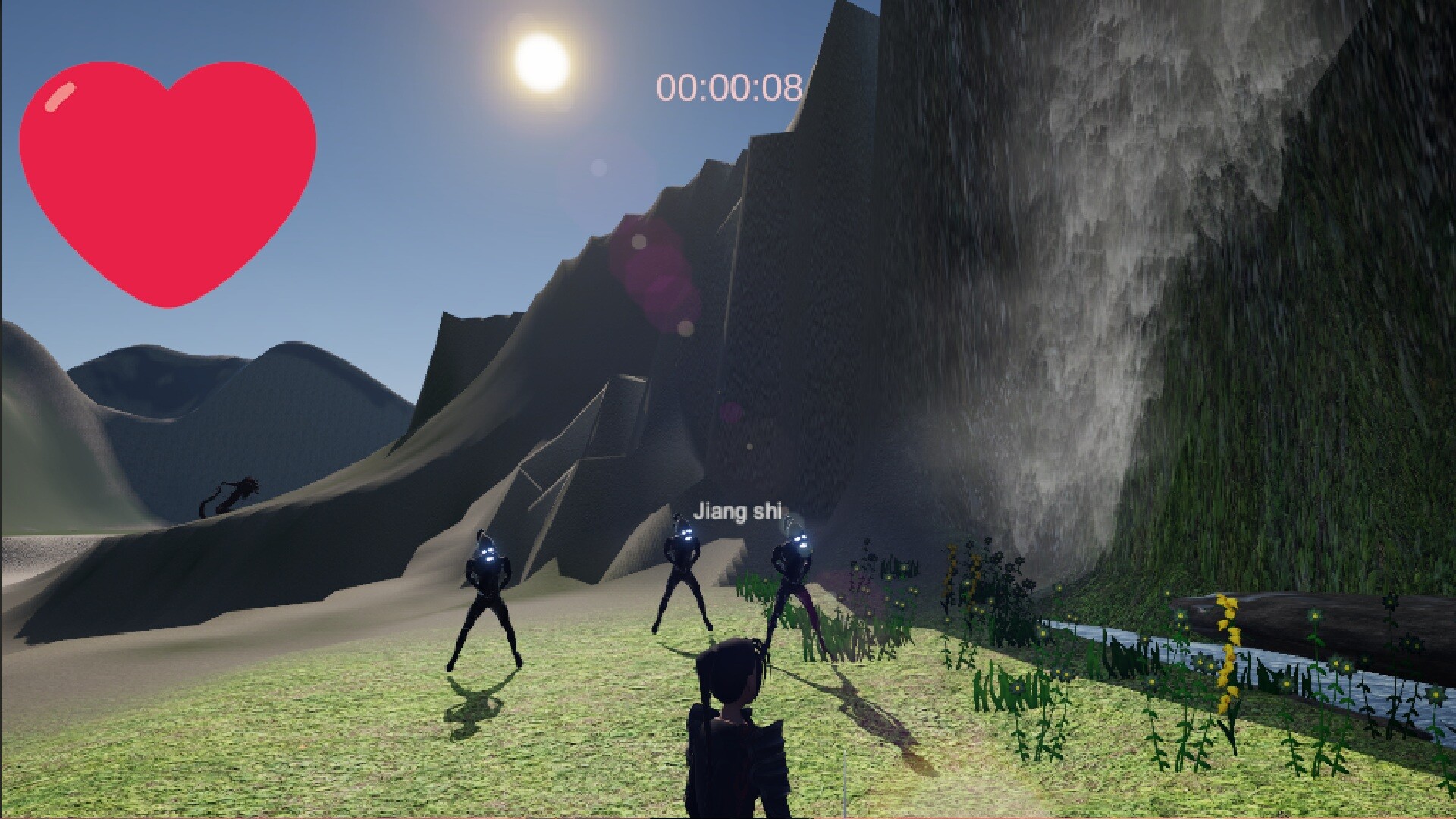This screenshot has height=819, width=1456.
Task: Click the highlight glint on the heart
Action: (61, 95)
